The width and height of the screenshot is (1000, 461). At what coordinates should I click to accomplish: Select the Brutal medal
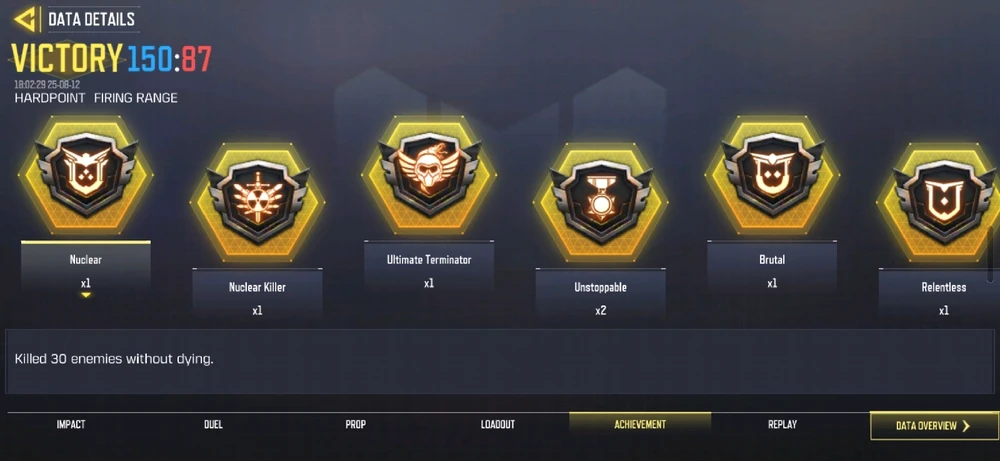pos(771,177)
